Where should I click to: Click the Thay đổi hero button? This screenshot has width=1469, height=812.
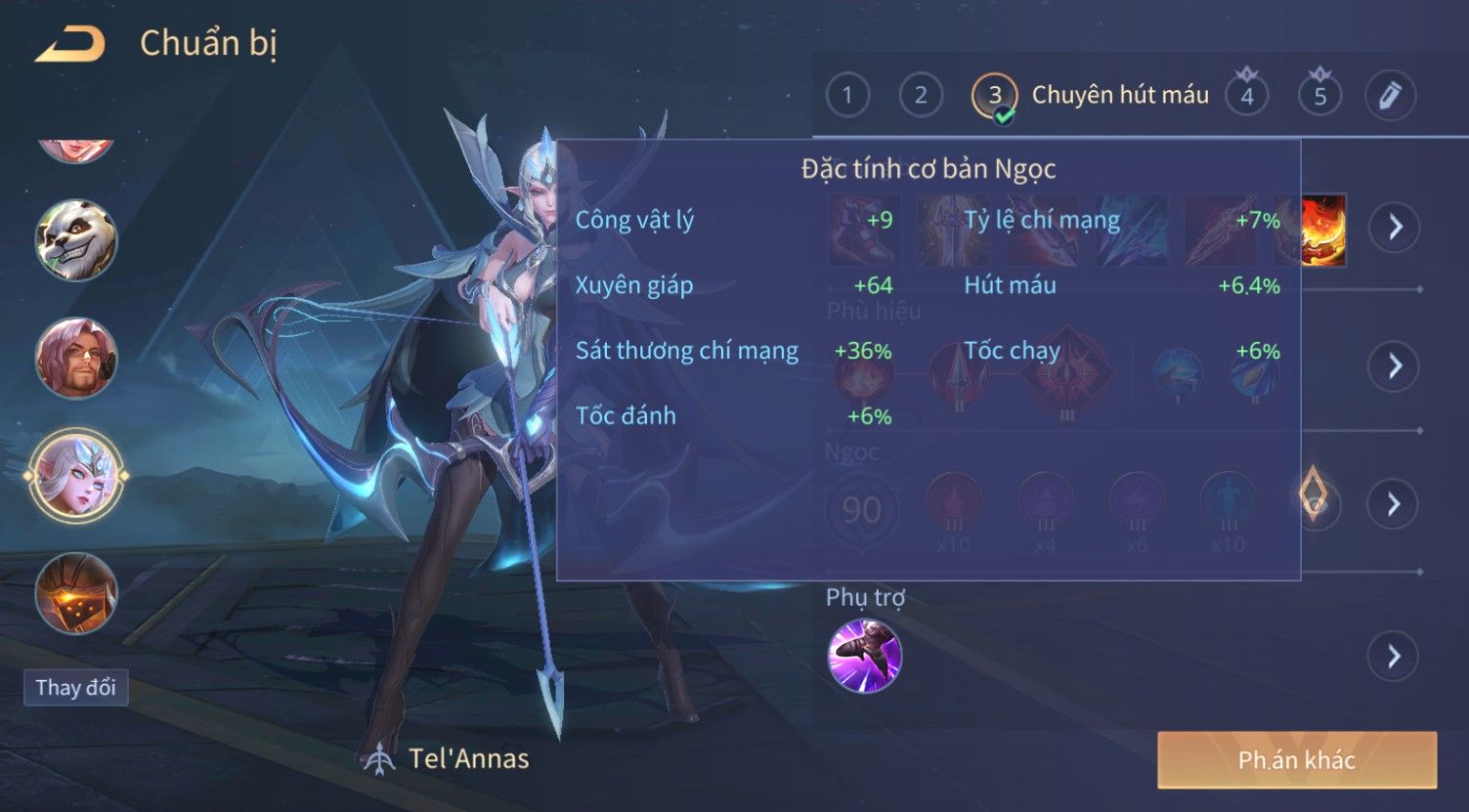click(x=75, y=687)
